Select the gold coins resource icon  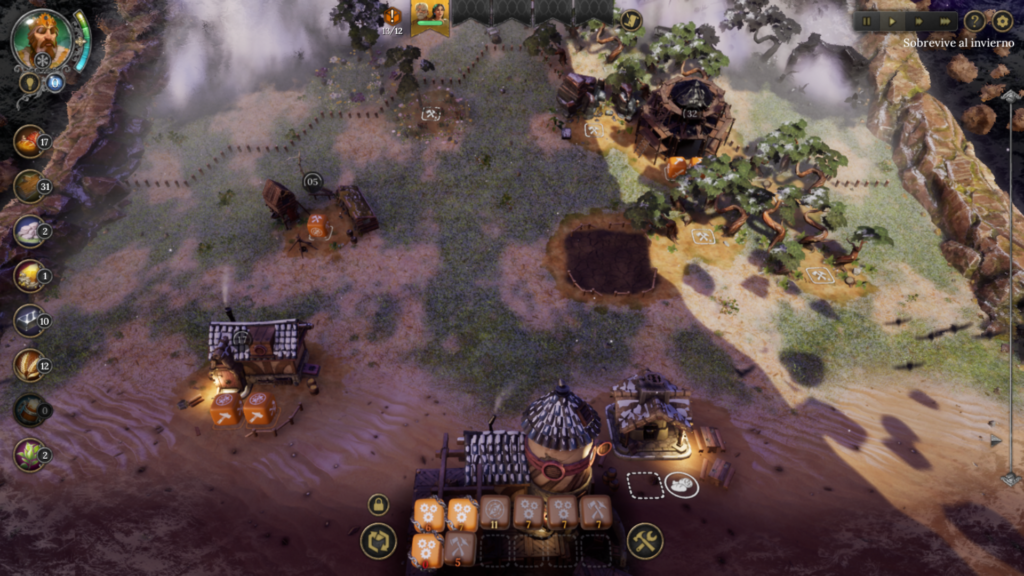coord(29,275)
